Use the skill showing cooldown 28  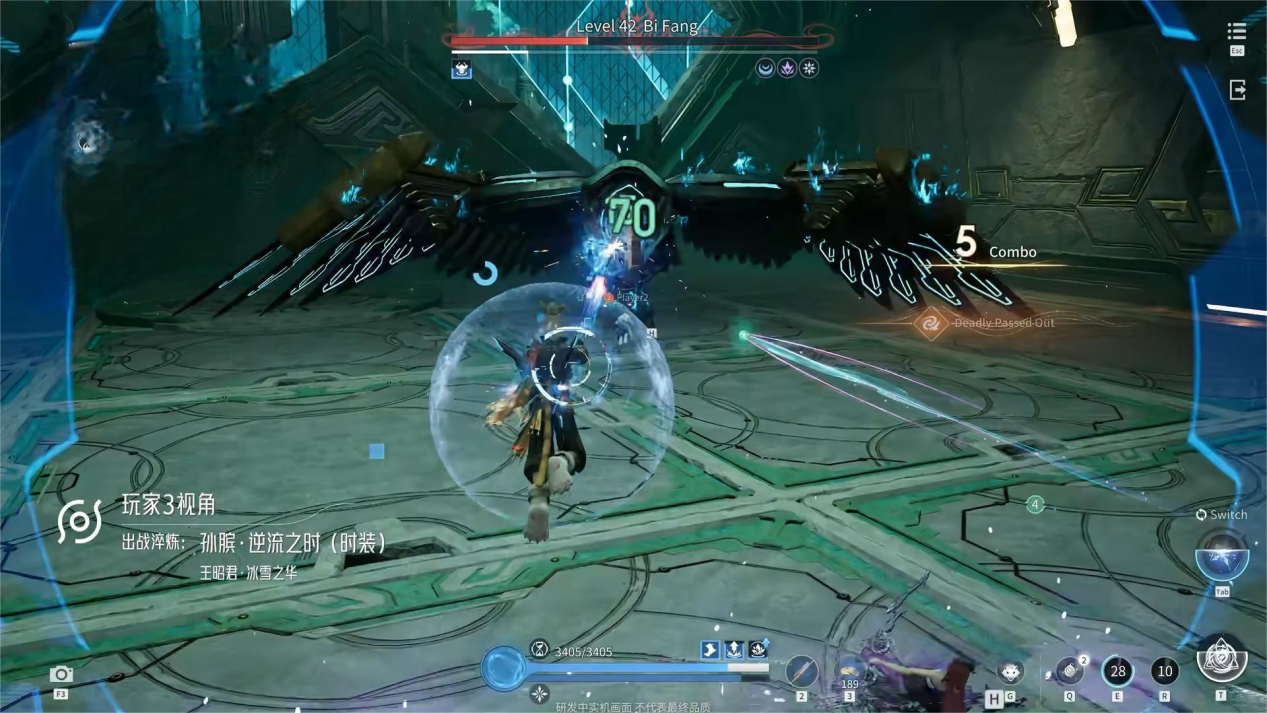point(1117,671)
